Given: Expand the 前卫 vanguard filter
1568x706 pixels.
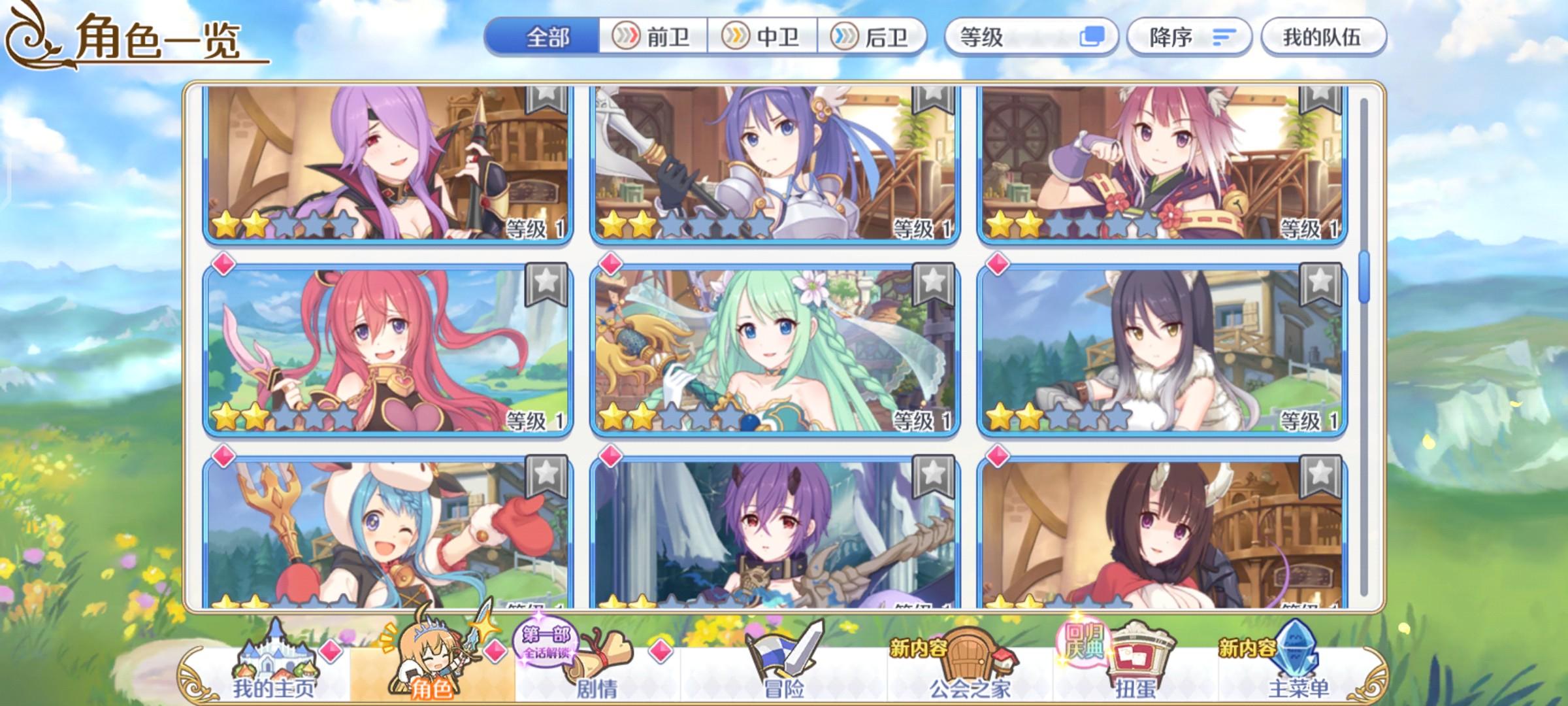Looking at the screenshot, I should pyautogui.click(x=653, y=37).
